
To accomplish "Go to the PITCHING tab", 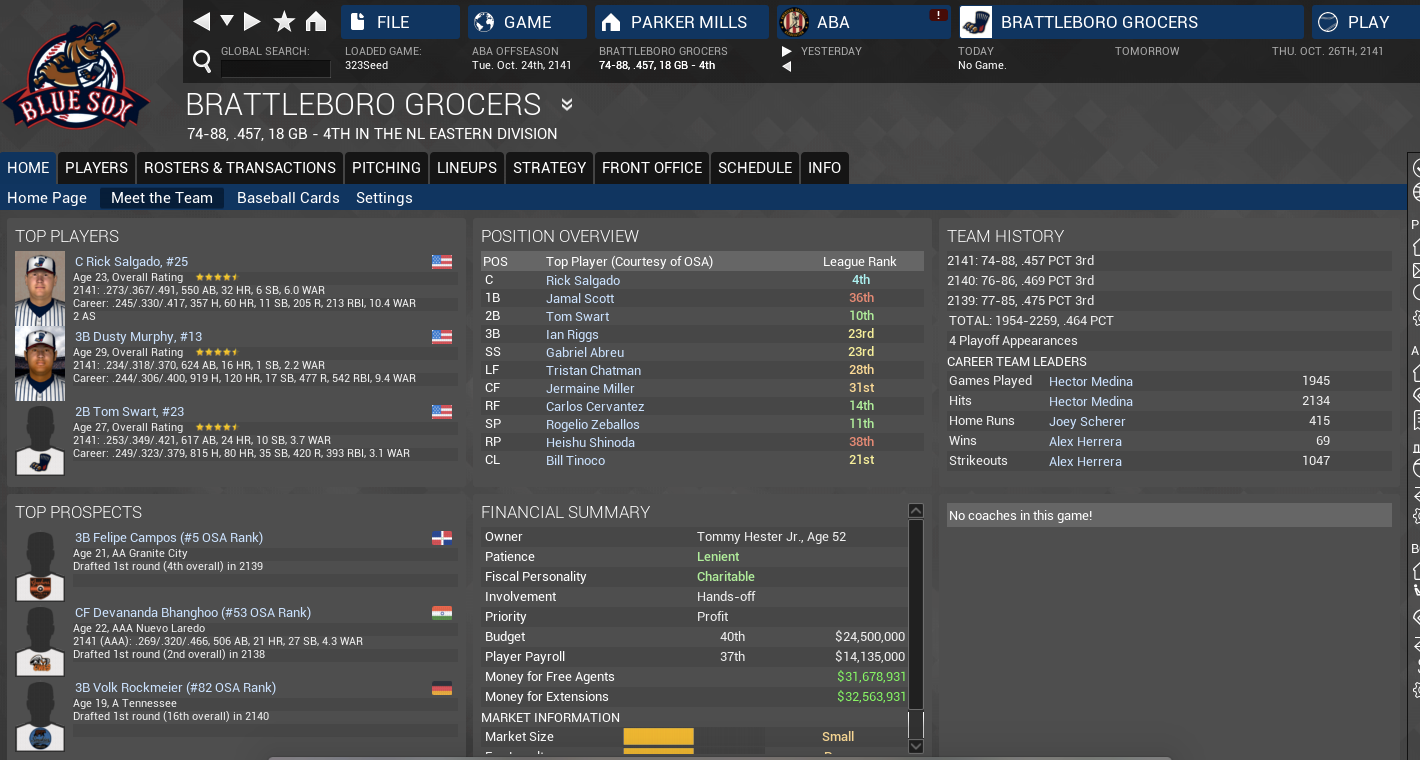I will coord(386,168).
